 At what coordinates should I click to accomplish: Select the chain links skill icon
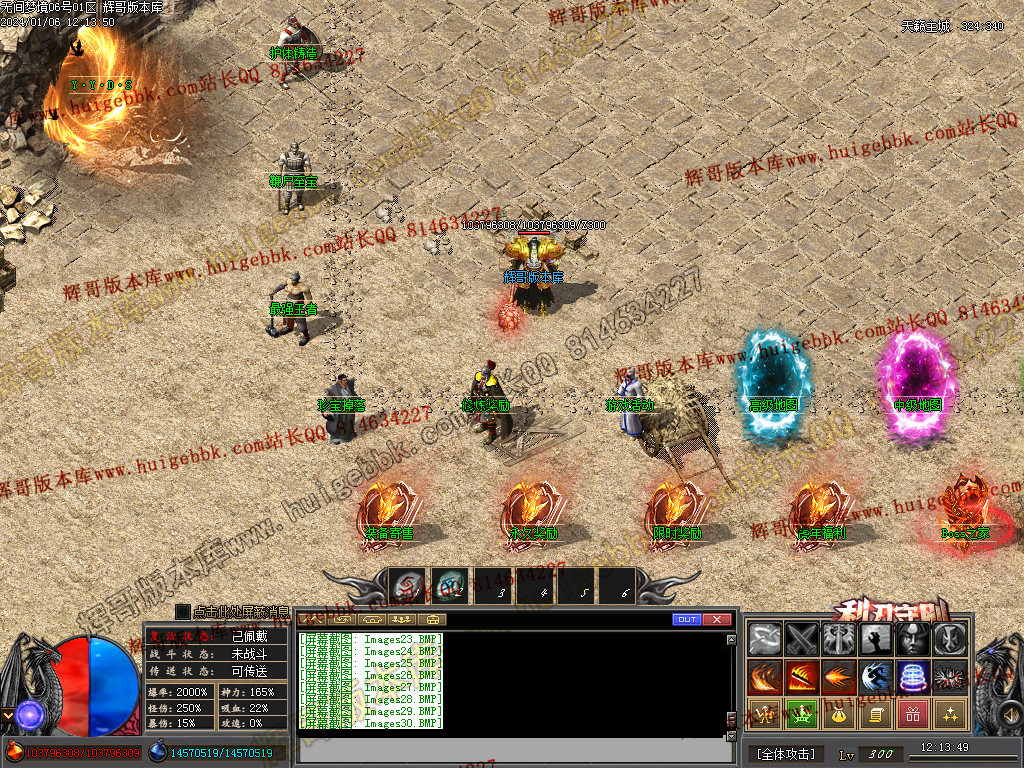point(766,640)
